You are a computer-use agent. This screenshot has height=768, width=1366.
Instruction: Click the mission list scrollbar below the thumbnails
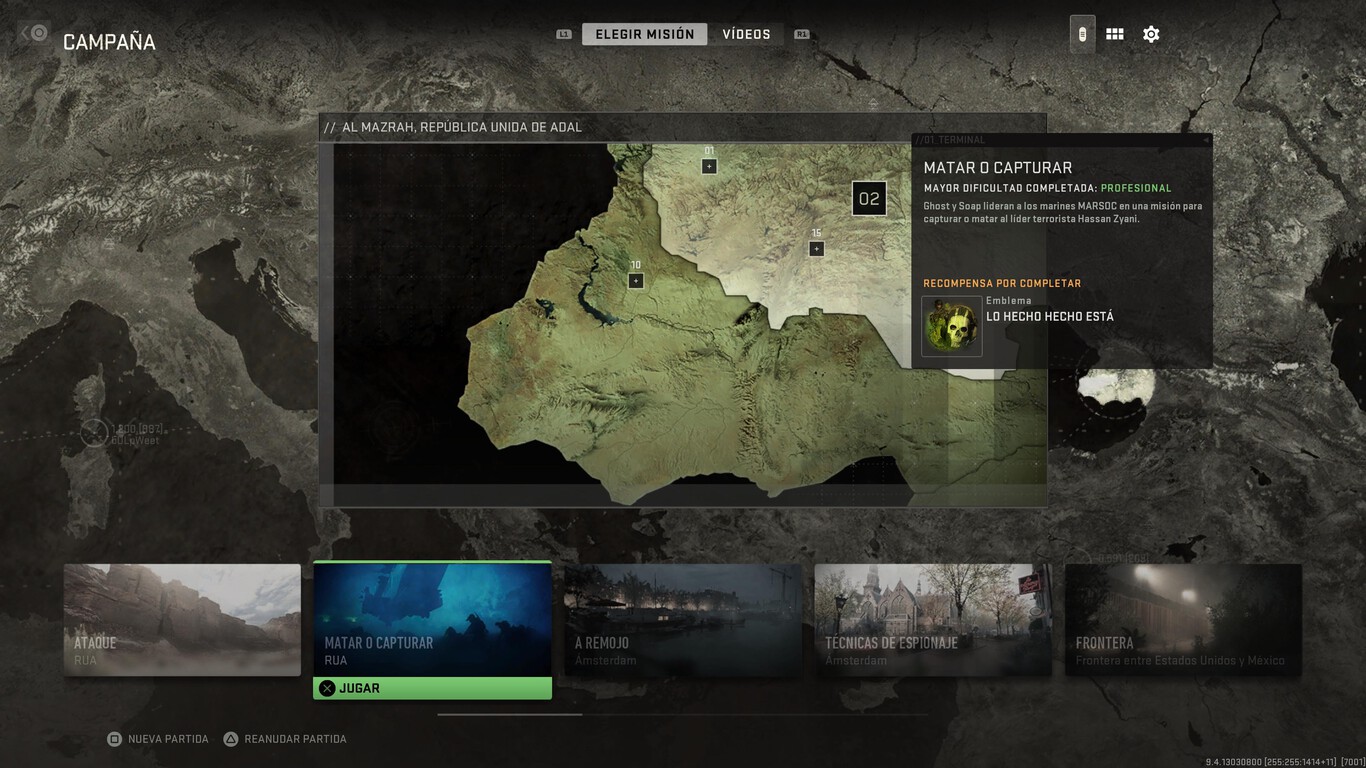(508, 715)
